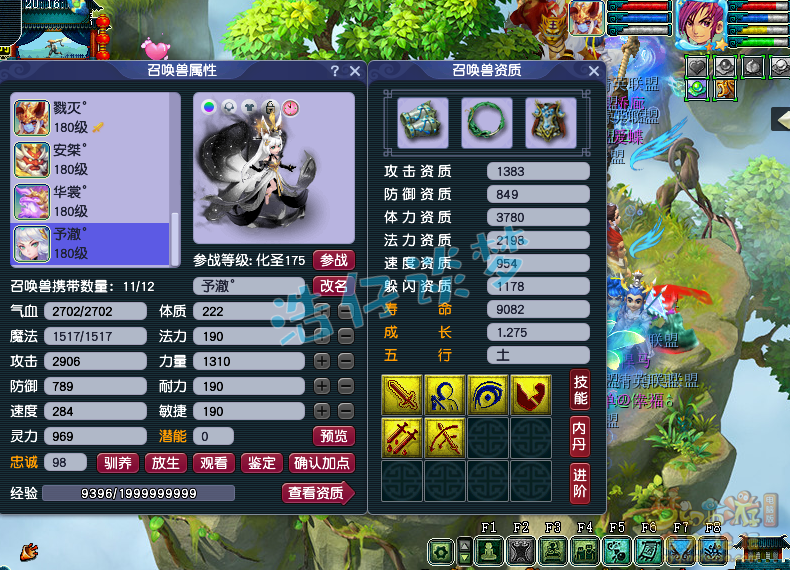Click the 参战 button
790x570 pixels.
pos(334,260)
